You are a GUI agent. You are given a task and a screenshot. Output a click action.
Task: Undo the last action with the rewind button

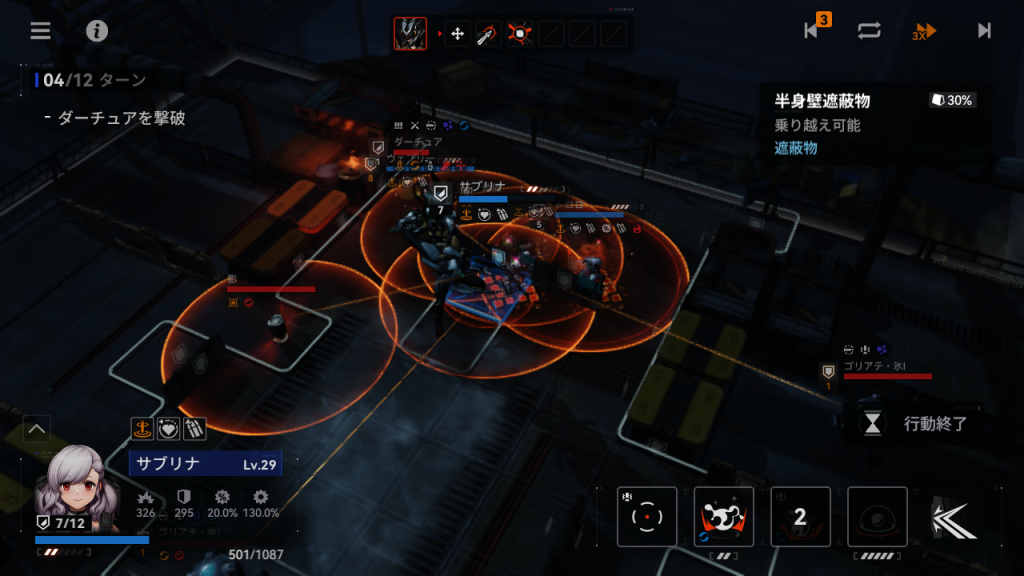click(x=814, y=30)
